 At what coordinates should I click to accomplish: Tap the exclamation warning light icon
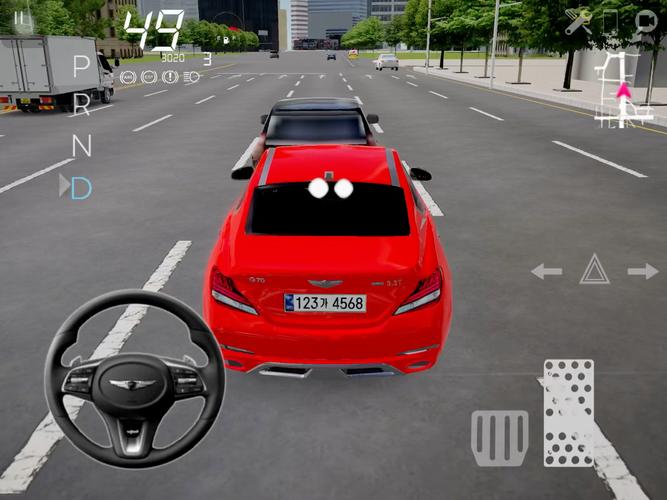click(170, 77)
